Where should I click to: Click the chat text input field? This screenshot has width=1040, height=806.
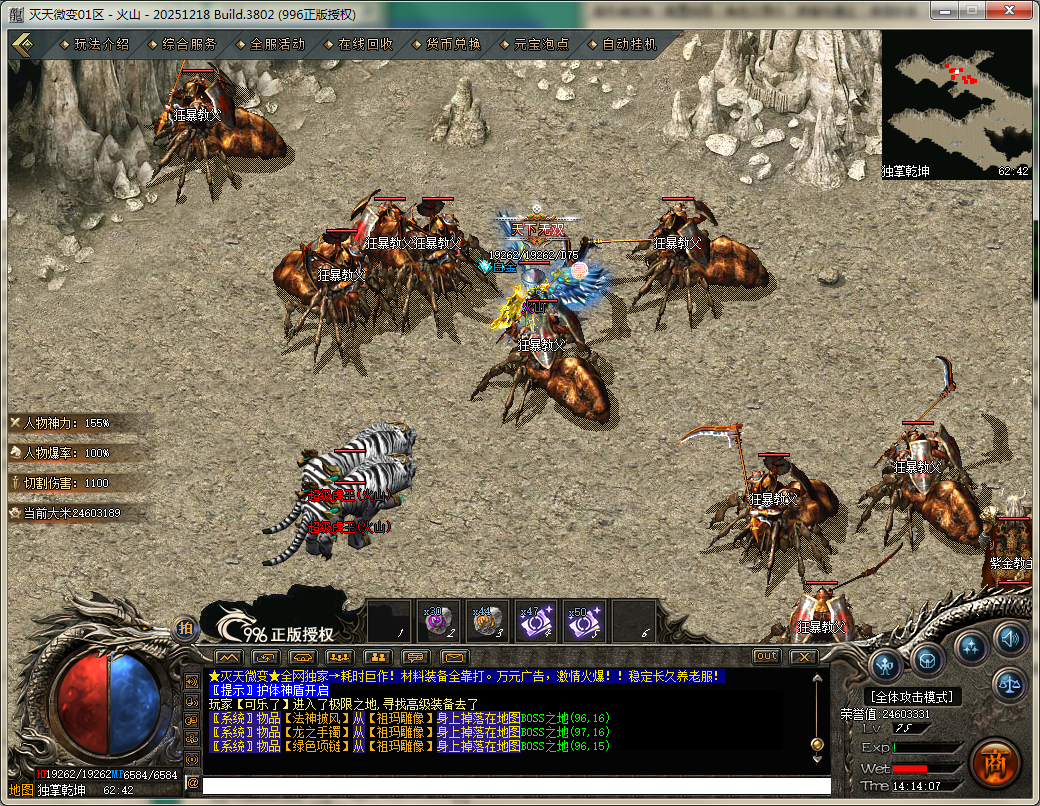point(515,786)
